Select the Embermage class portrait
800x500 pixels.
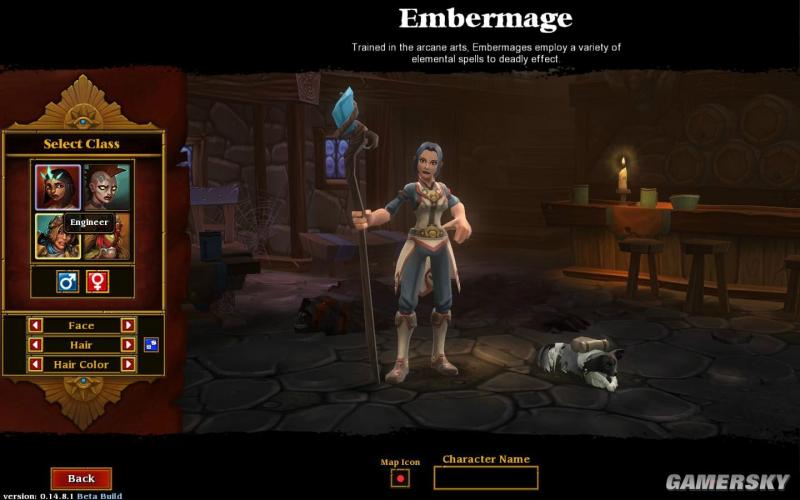pyautogui.click(x=58, y=187)
